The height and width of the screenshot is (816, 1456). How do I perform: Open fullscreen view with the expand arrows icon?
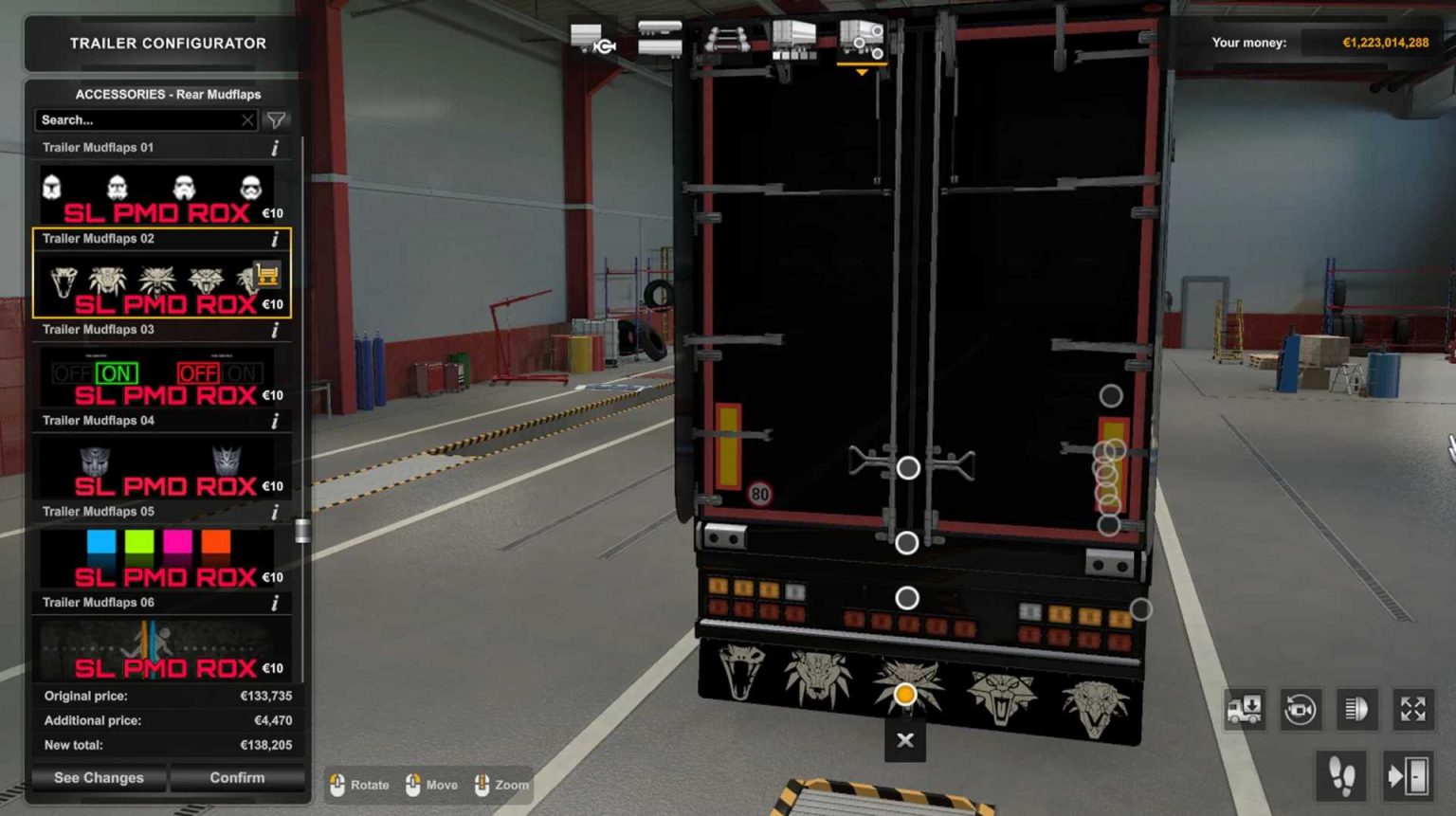[x=1411, y=709]
